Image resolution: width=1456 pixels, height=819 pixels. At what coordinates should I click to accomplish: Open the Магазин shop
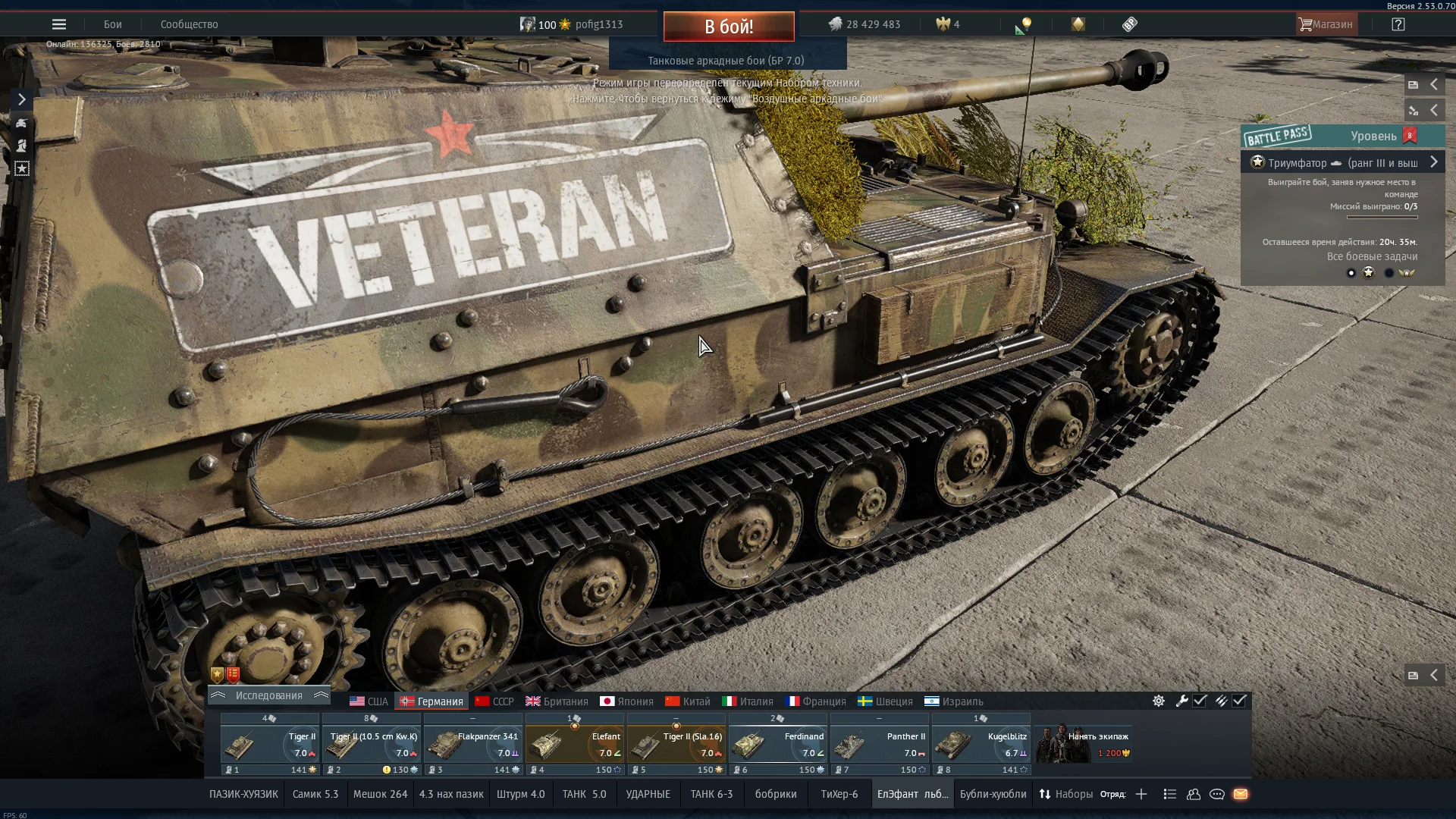pos(1325,24)
